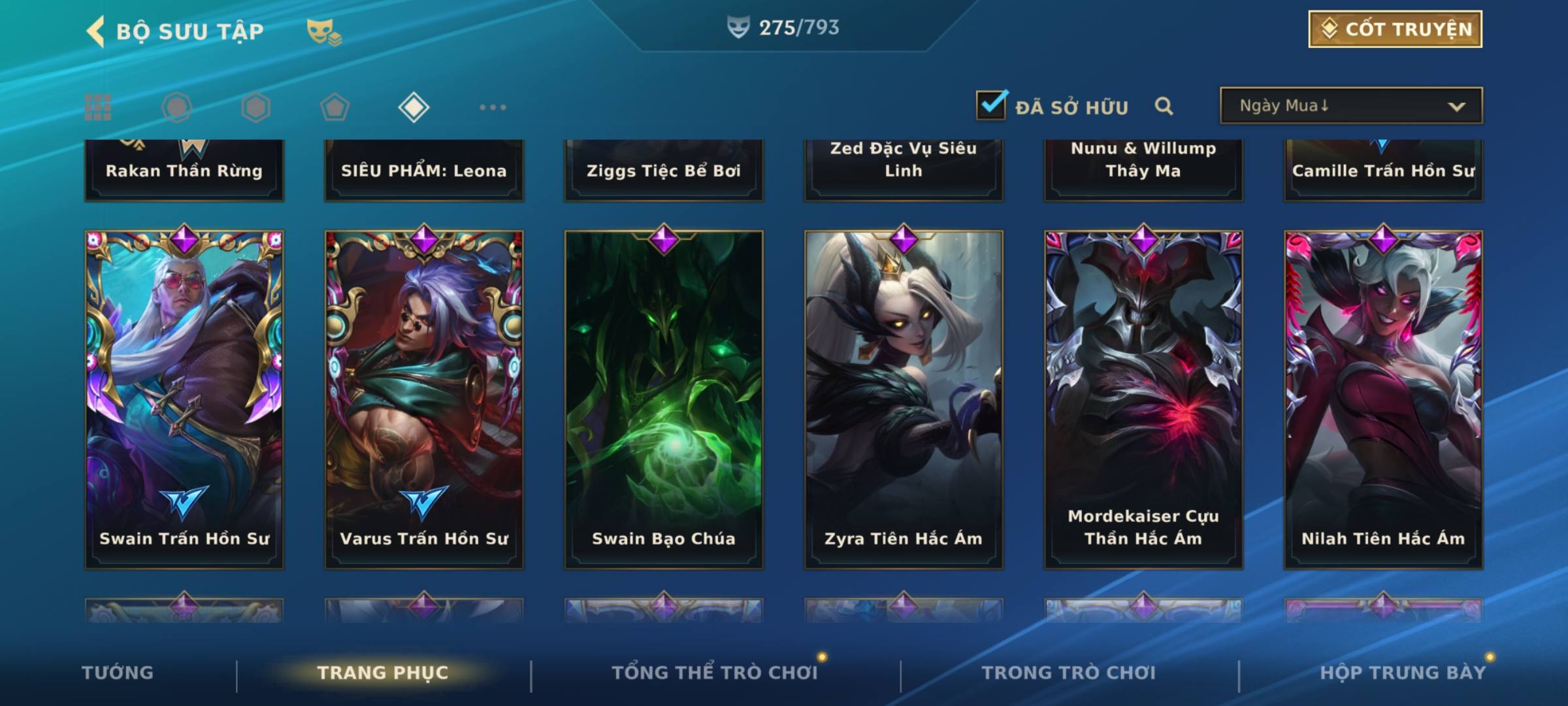Open the Trong Trò Chơi tab

pos(1069,673)
